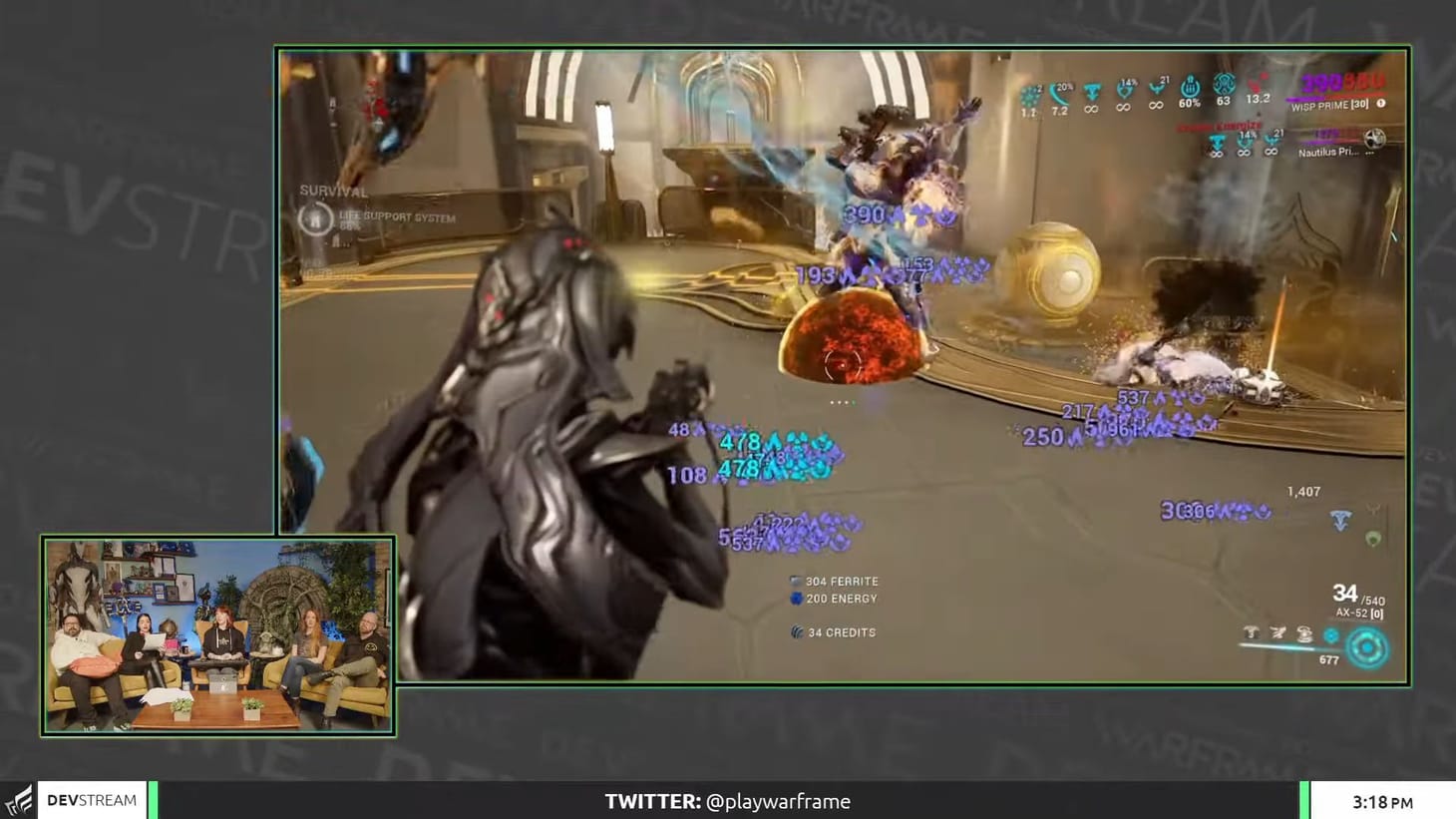The width and height of the screenshot is (1456, 819).
Task: Select the Life Support System gauge icon
Action: [x=316, y=217]
